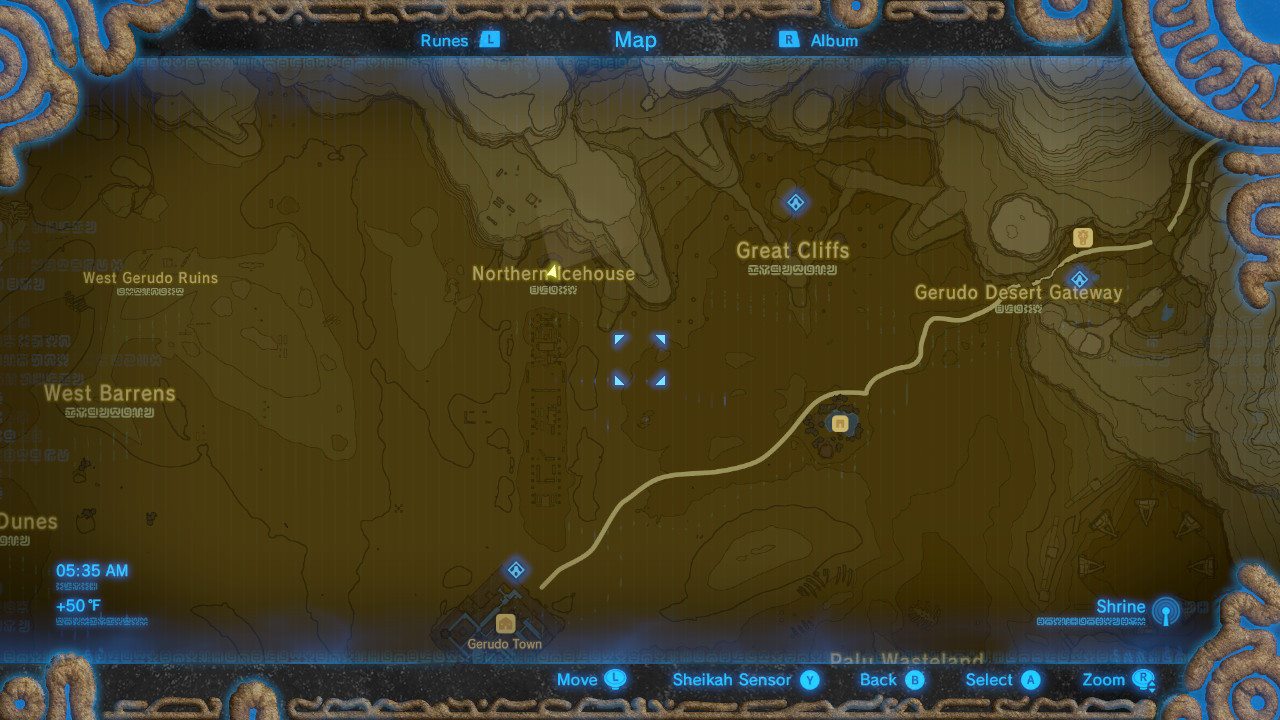The height and width of the screenshot is (720, 1280).
Task: Open the Map tab at the top
Action: pos(635,40)
